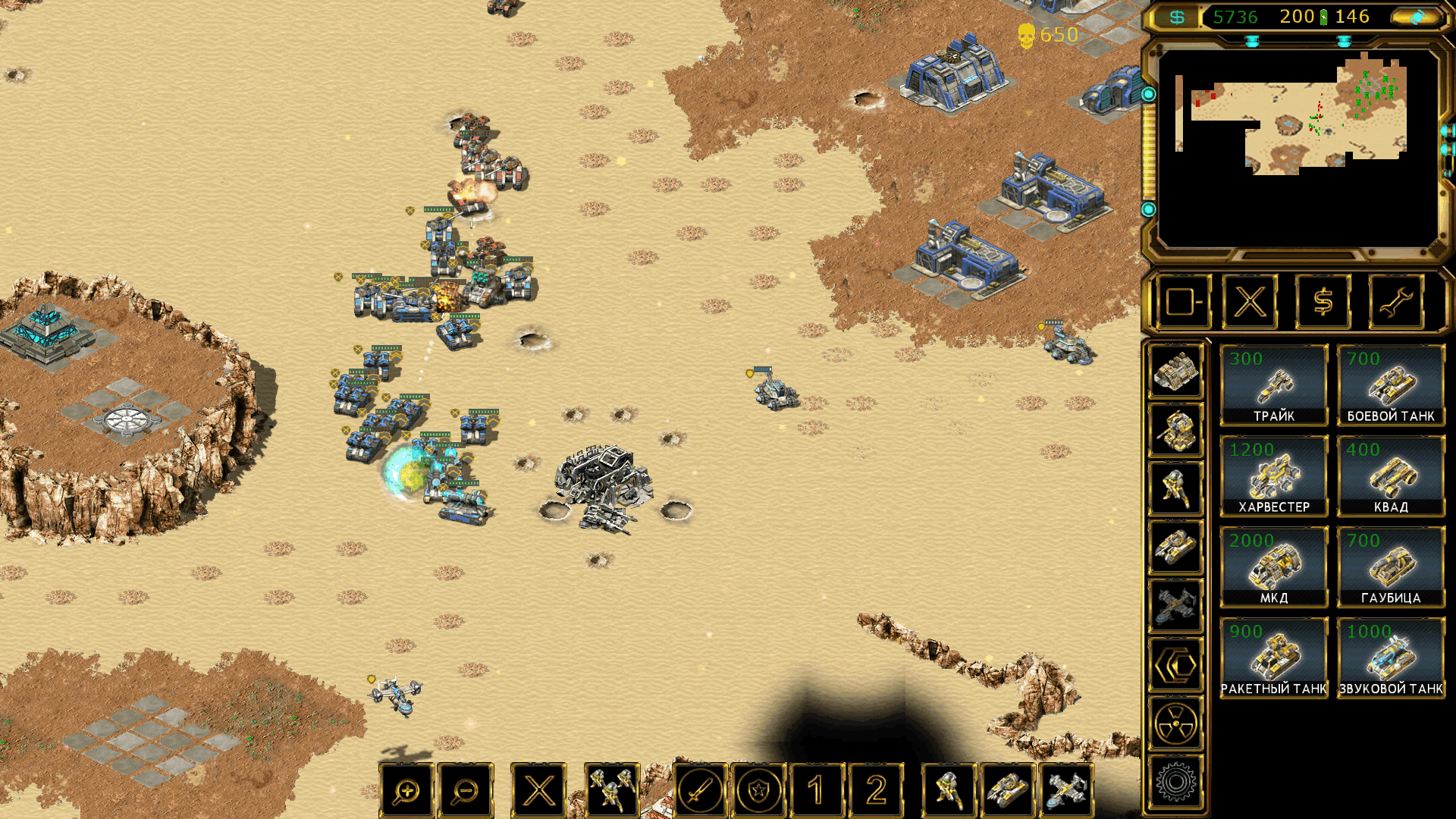Toggle sell mode with the dollar button

[x=1323, y=303]
